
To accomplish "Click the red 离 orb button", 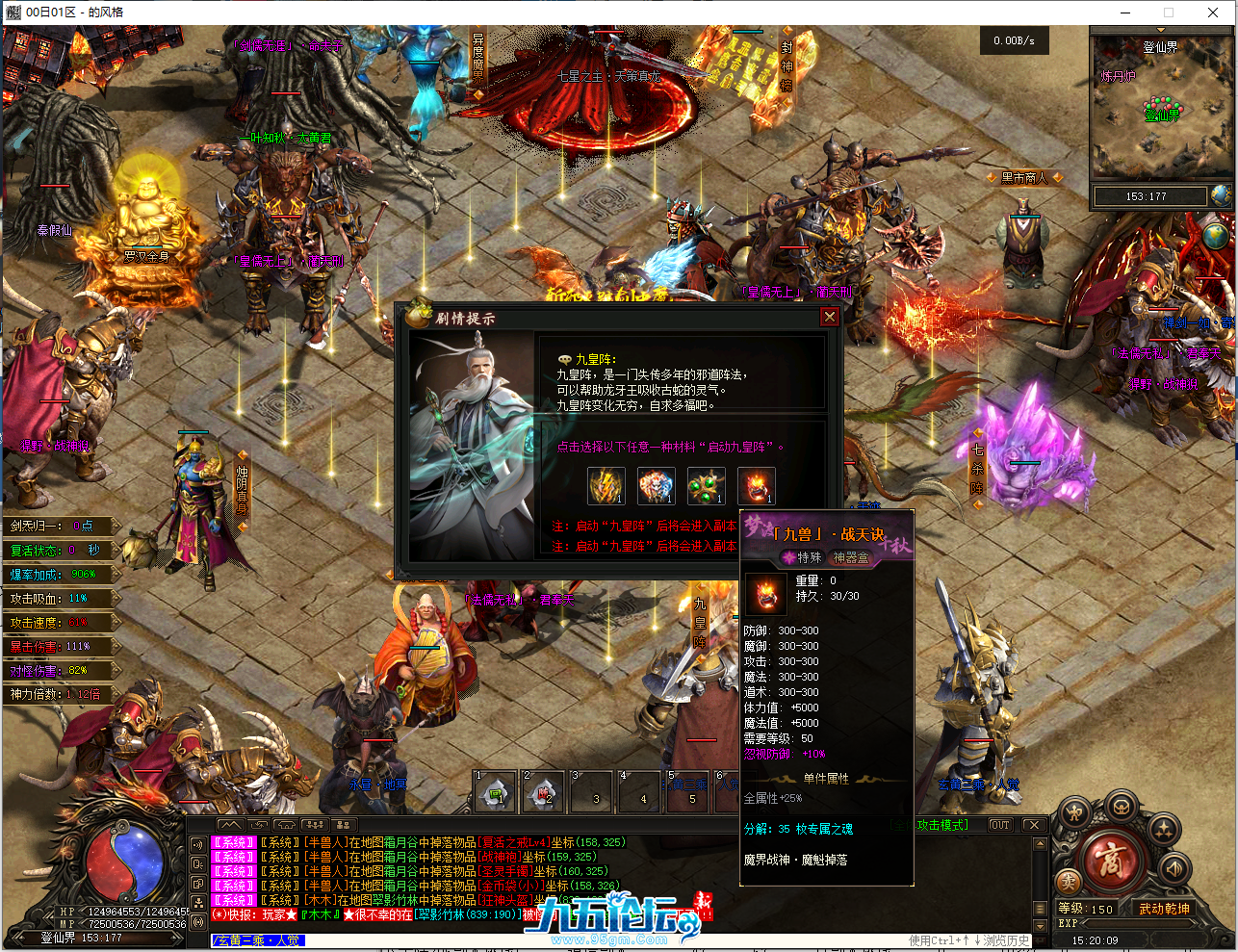I will click(1110, 859).
